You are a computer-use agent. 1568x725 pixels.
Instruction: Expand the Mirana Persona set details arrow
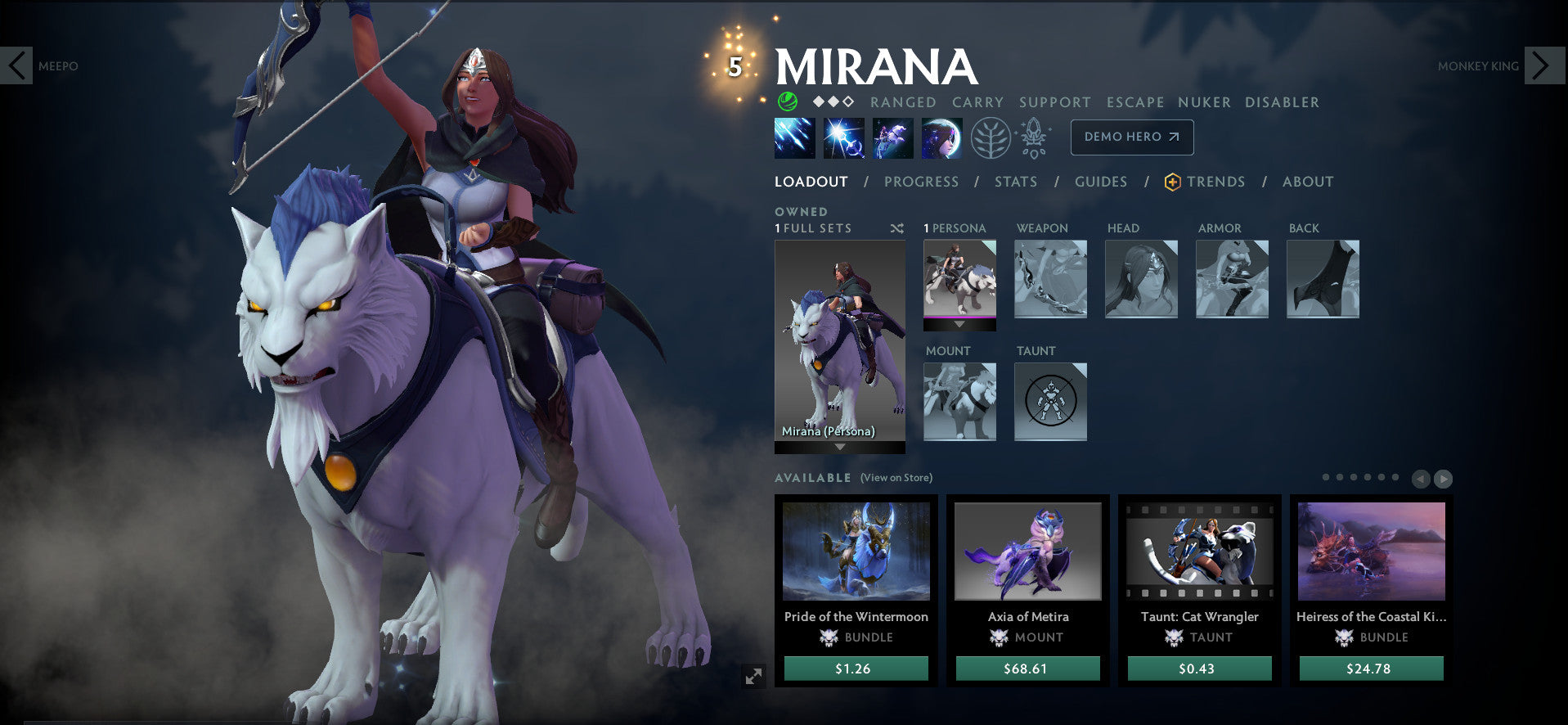tap(839, 448)
